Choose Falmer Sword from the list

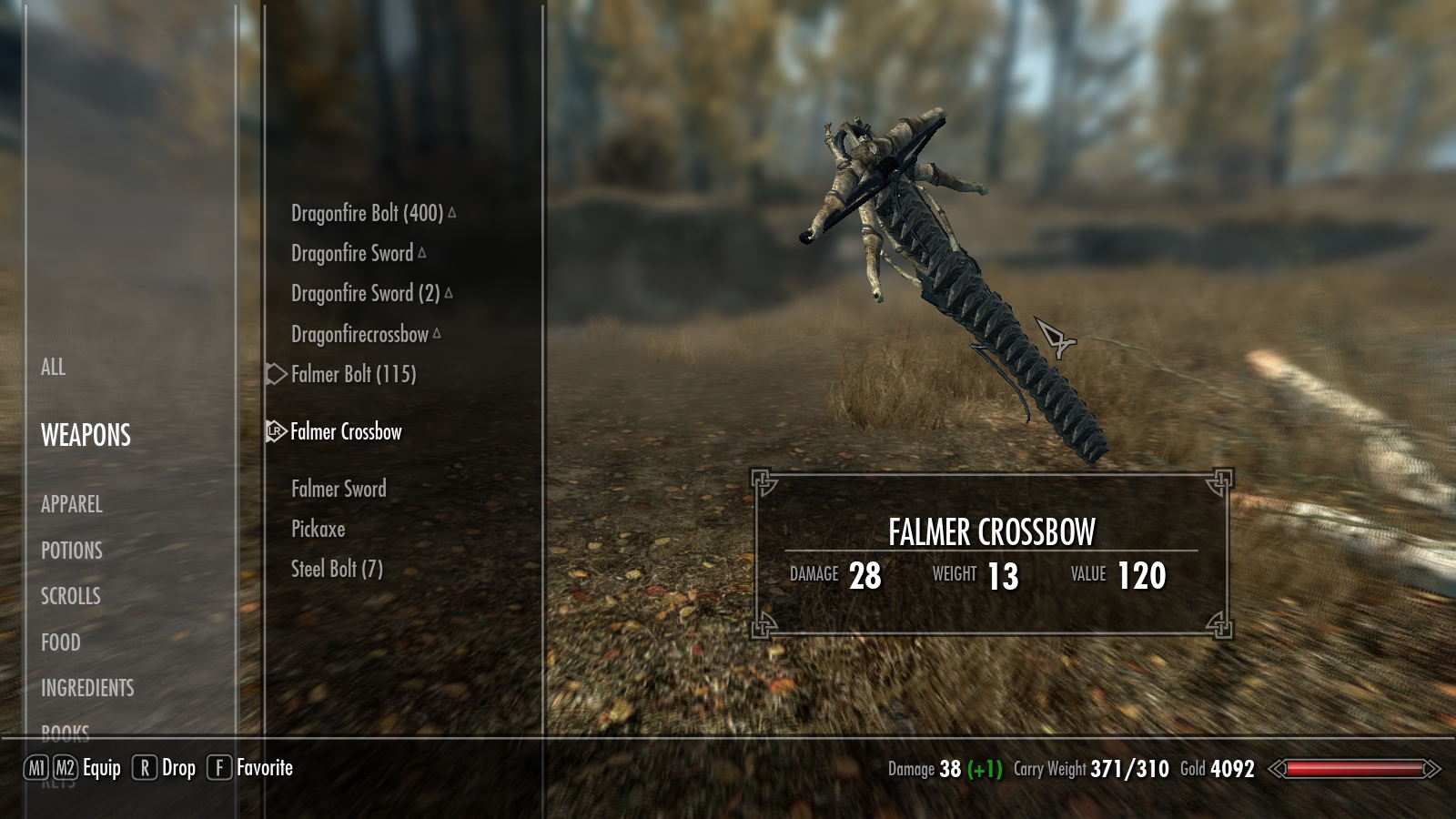tap(339, 490)
